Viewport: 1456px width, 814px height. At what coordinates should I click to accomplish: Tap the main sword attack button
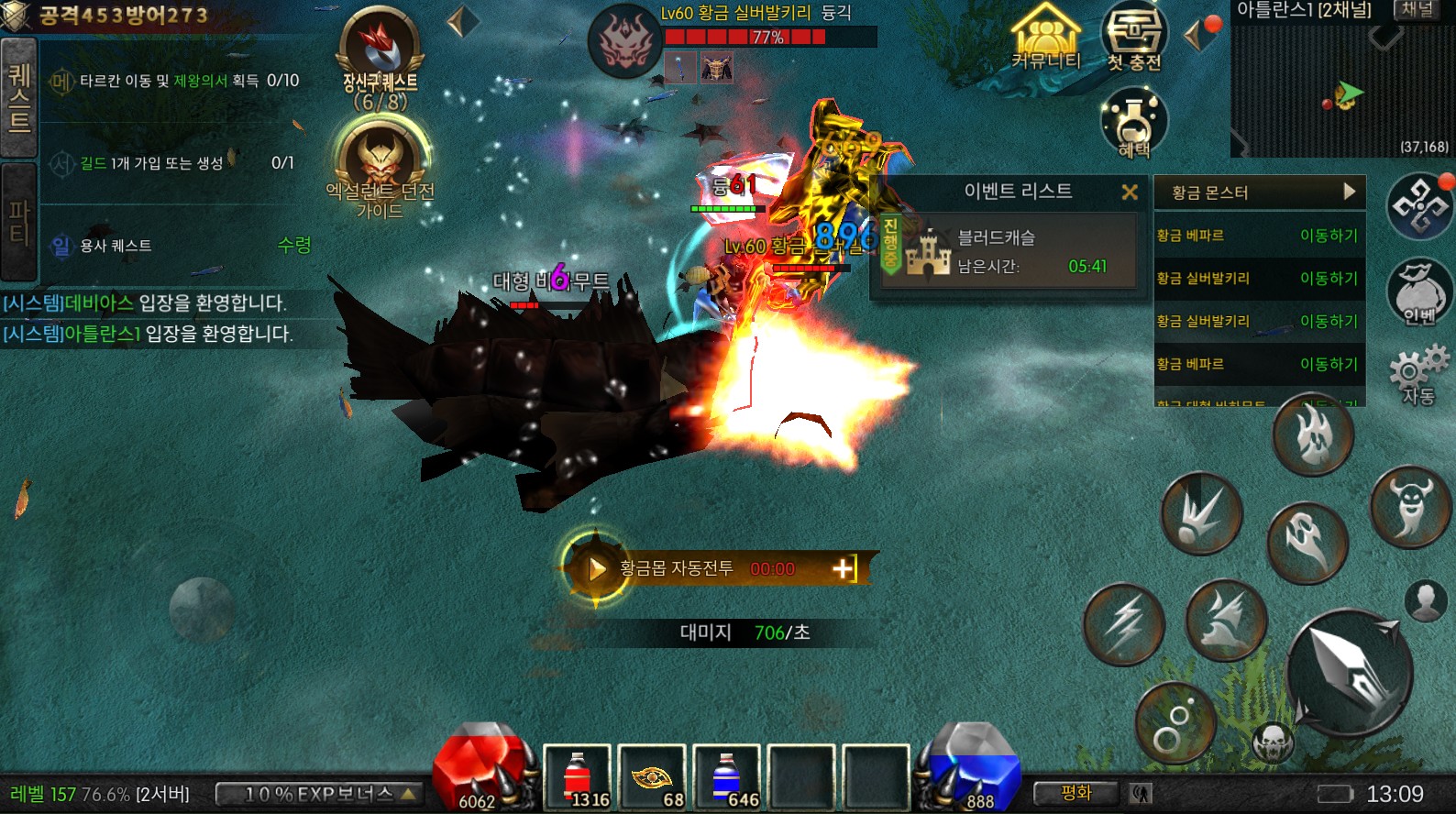(1349, 672)
